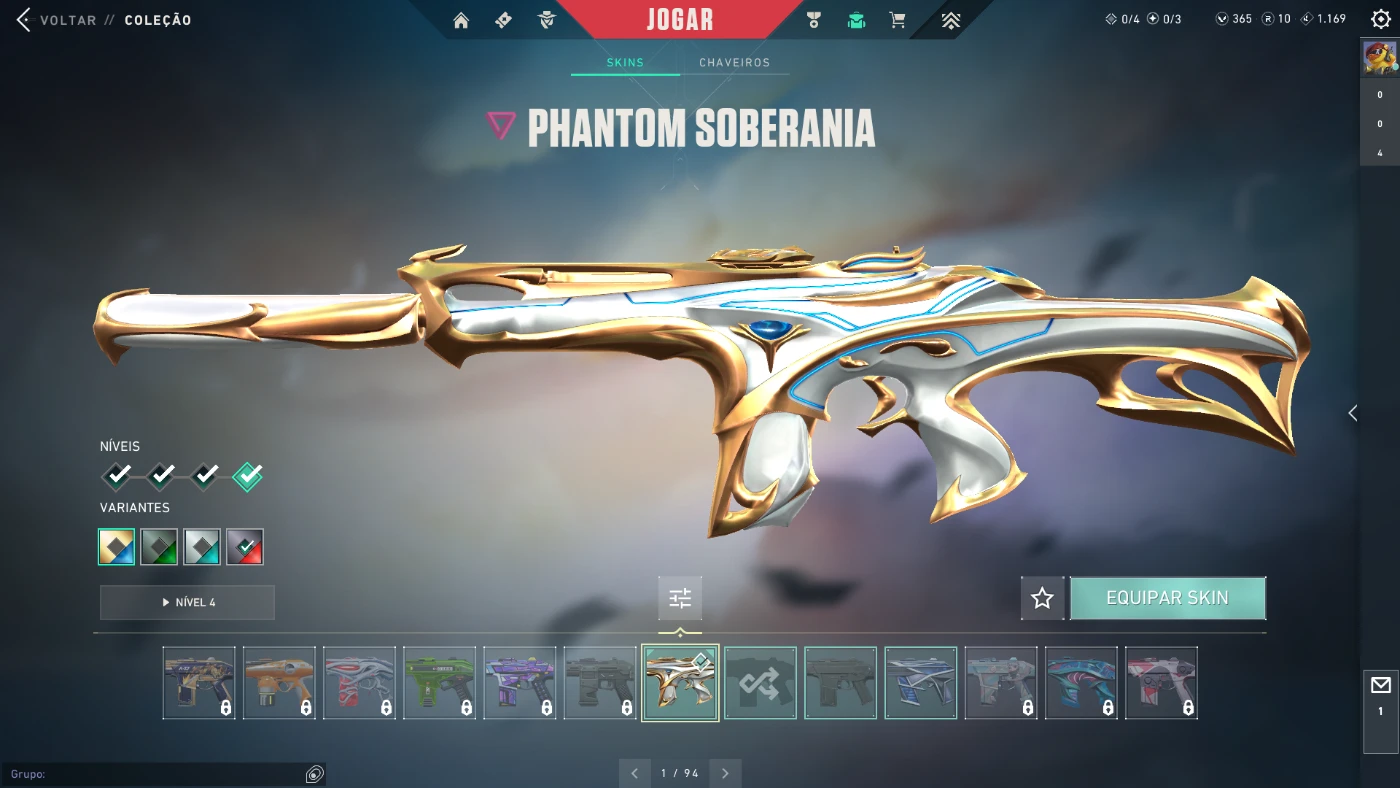The width and height of the screenshot is (1400, 788).
Task: Play the Nível 4 preview
Action: [x=187, y=602]
